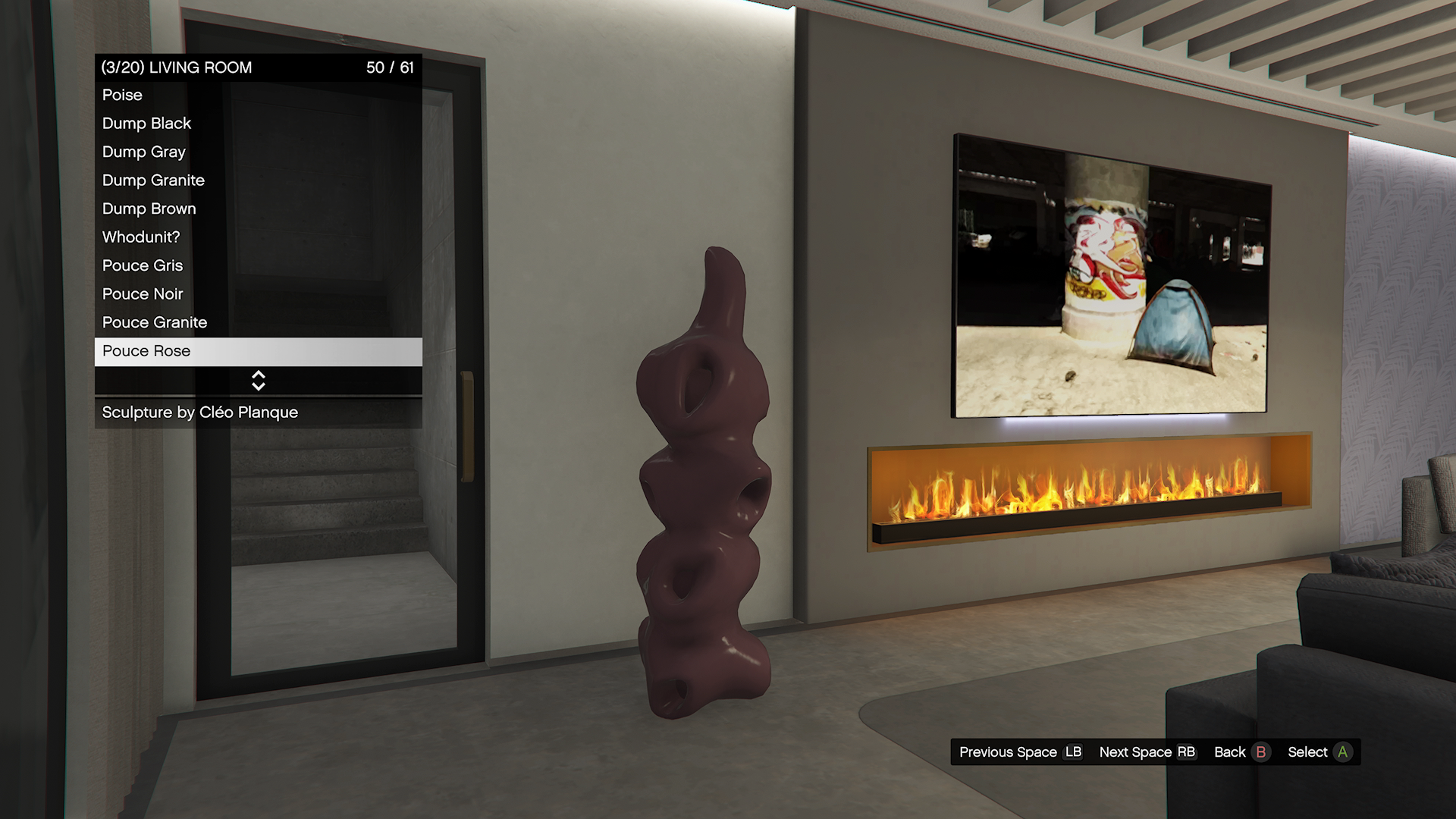1456x819 pixels.
Task: Click the list scroll arrows indicator
Action: point(259,381)
